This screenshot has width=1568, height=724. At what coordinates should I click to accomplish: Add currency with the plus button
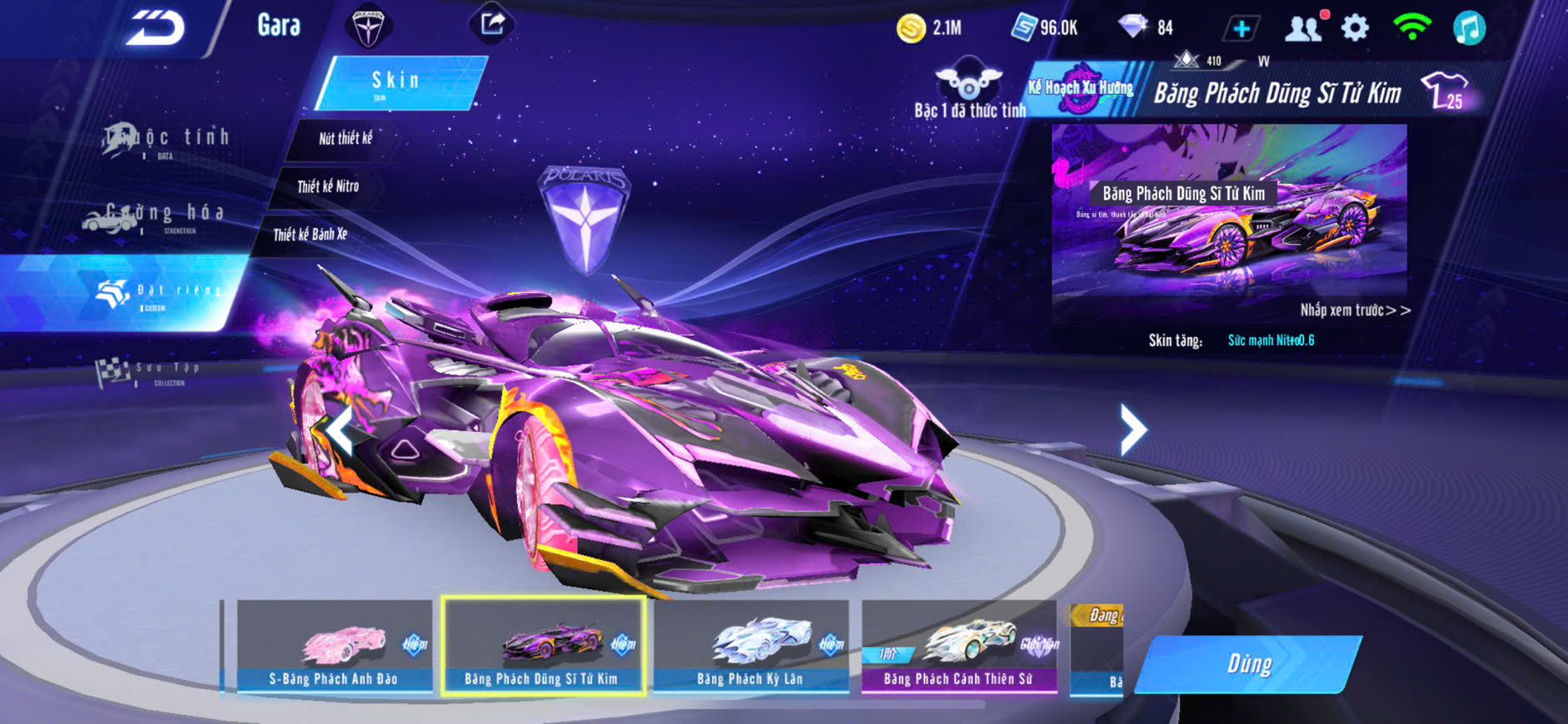tap(1241, 29)
